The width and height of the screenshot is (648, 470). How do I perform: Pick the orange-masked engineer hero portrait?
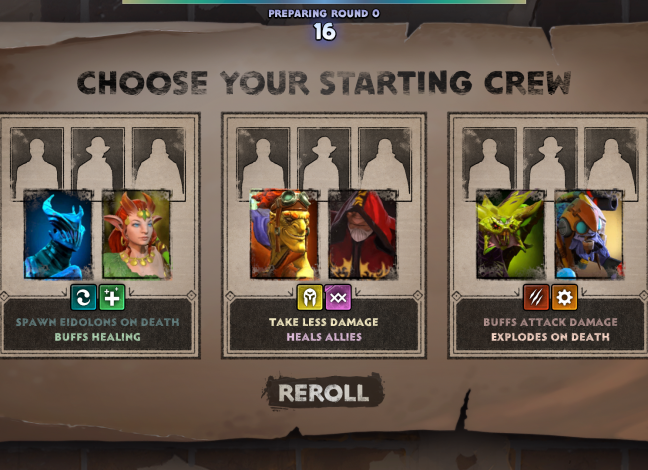(588, 234)
